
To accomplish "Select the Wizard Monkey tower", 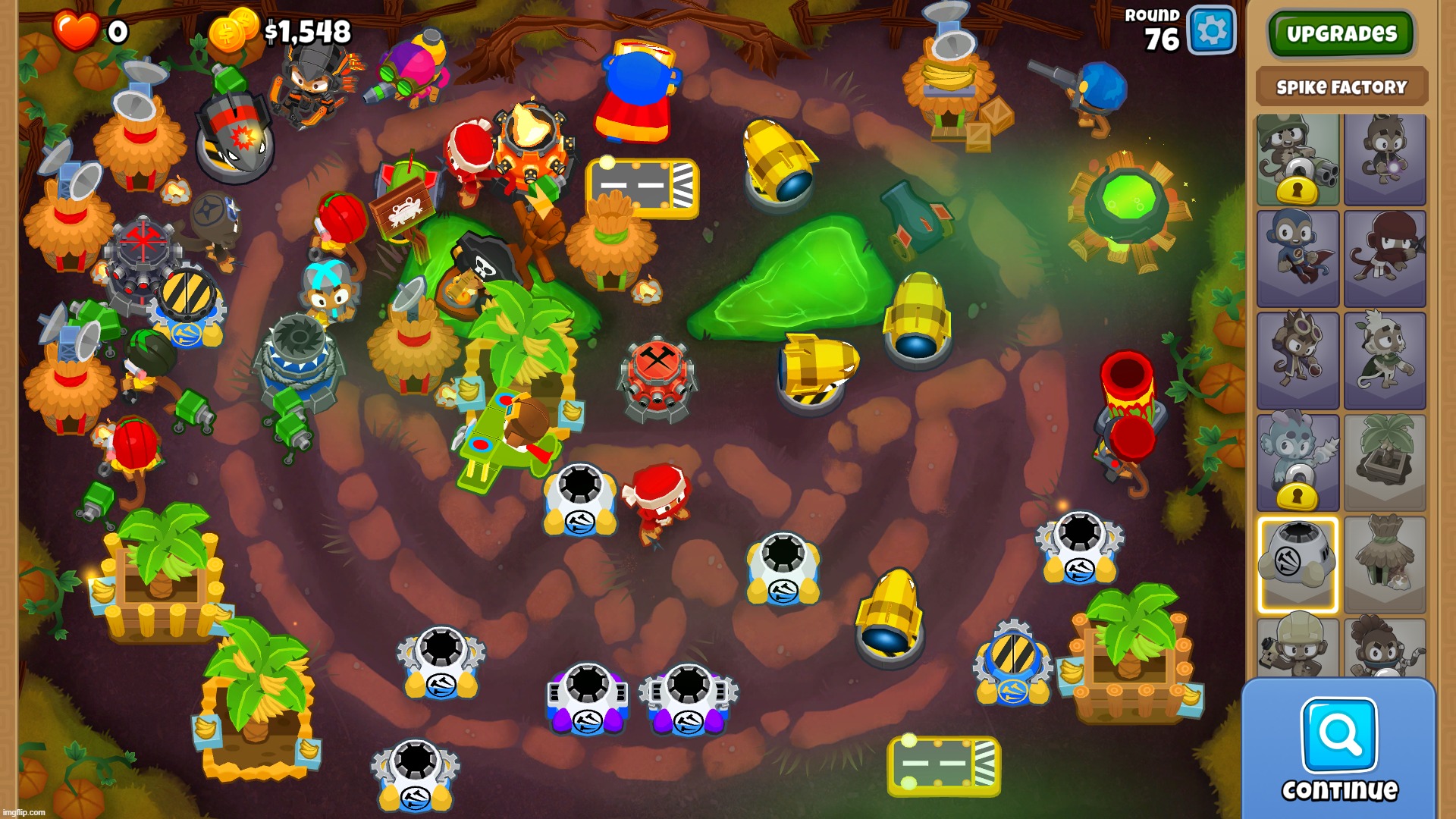I will click(x=1385, y=159).
